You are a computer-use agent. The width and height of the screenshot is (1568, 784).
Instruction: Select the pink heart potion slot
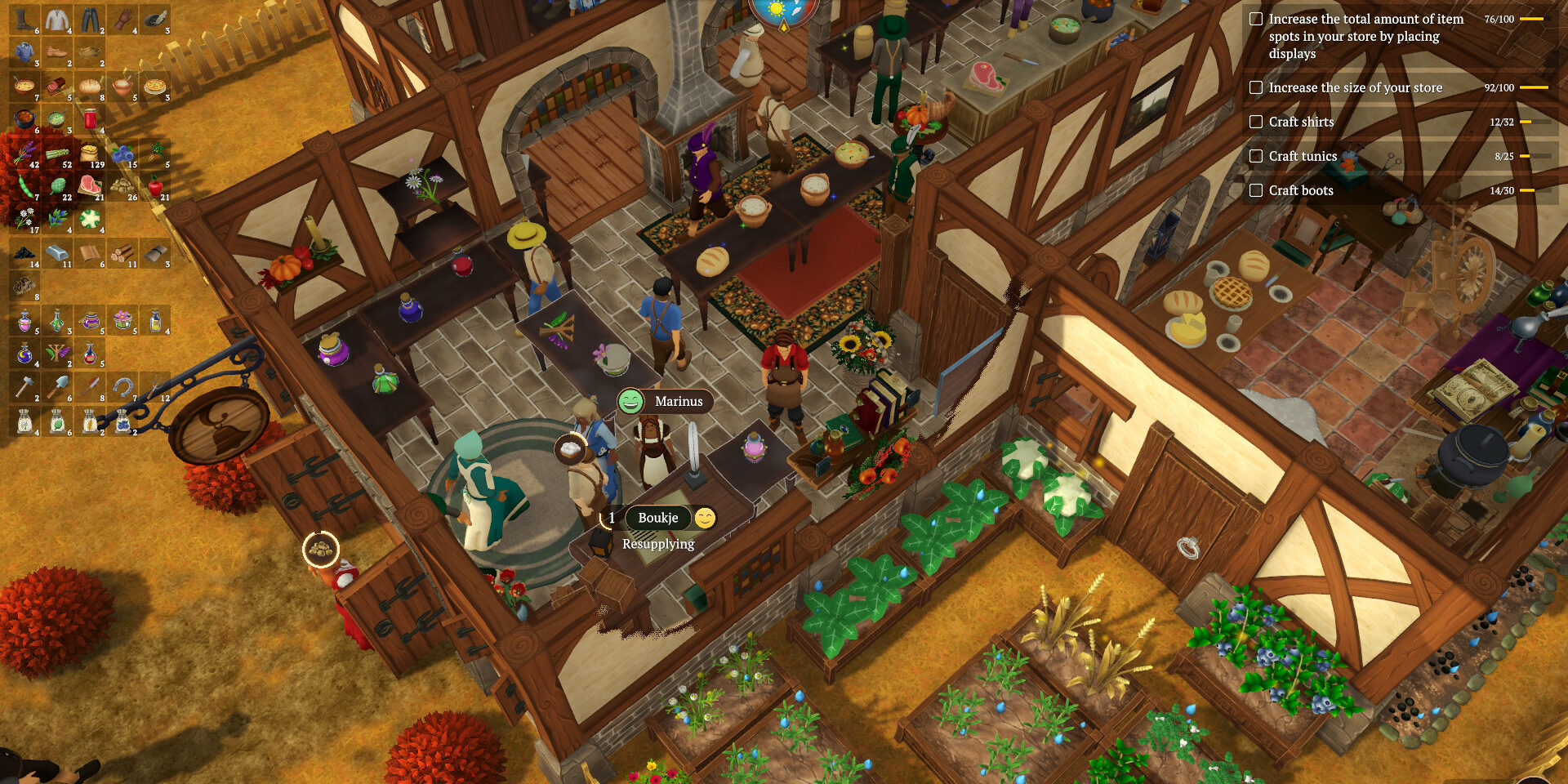click(24, 321)
